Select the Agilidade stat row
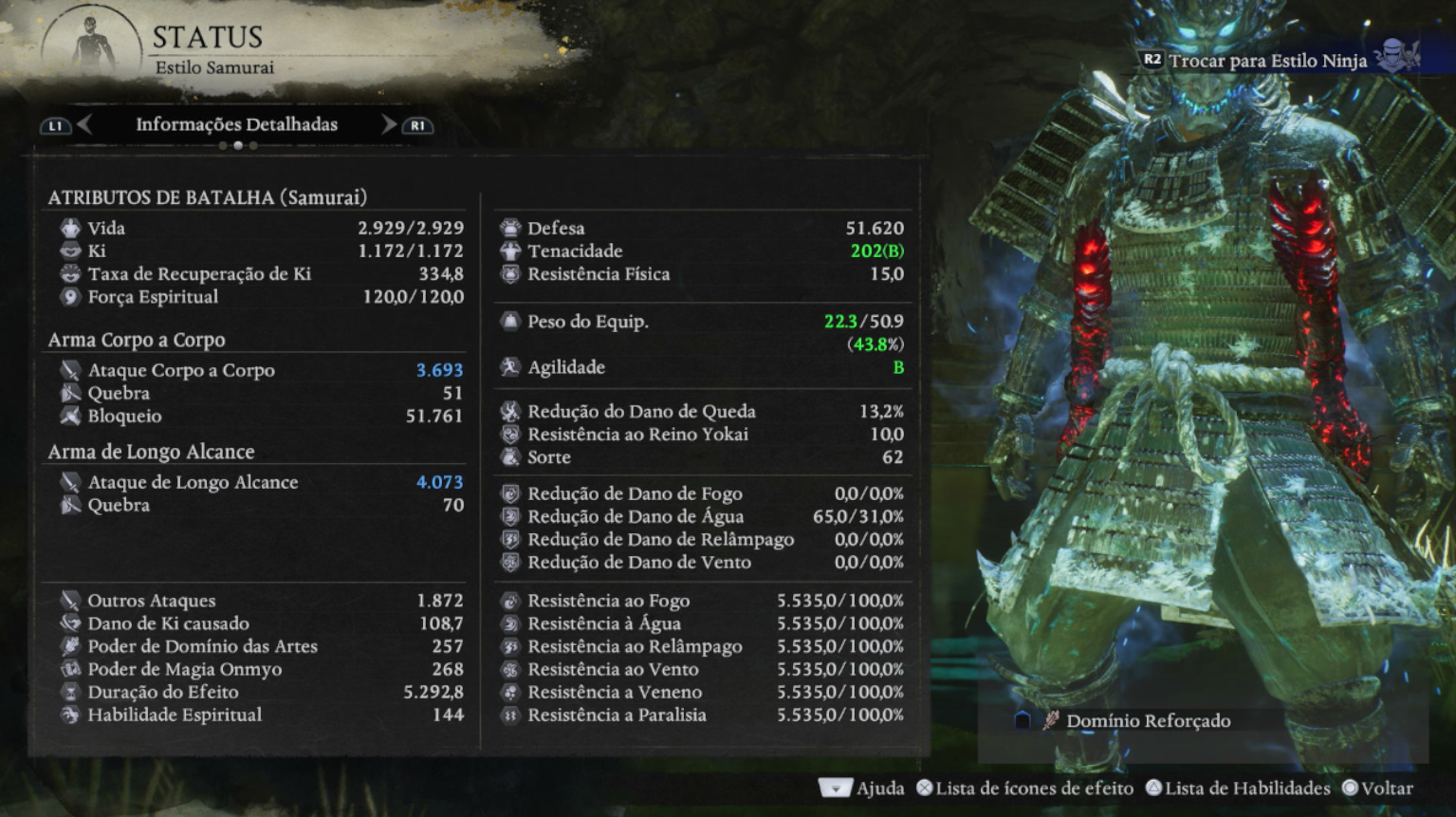 [702, 367]
